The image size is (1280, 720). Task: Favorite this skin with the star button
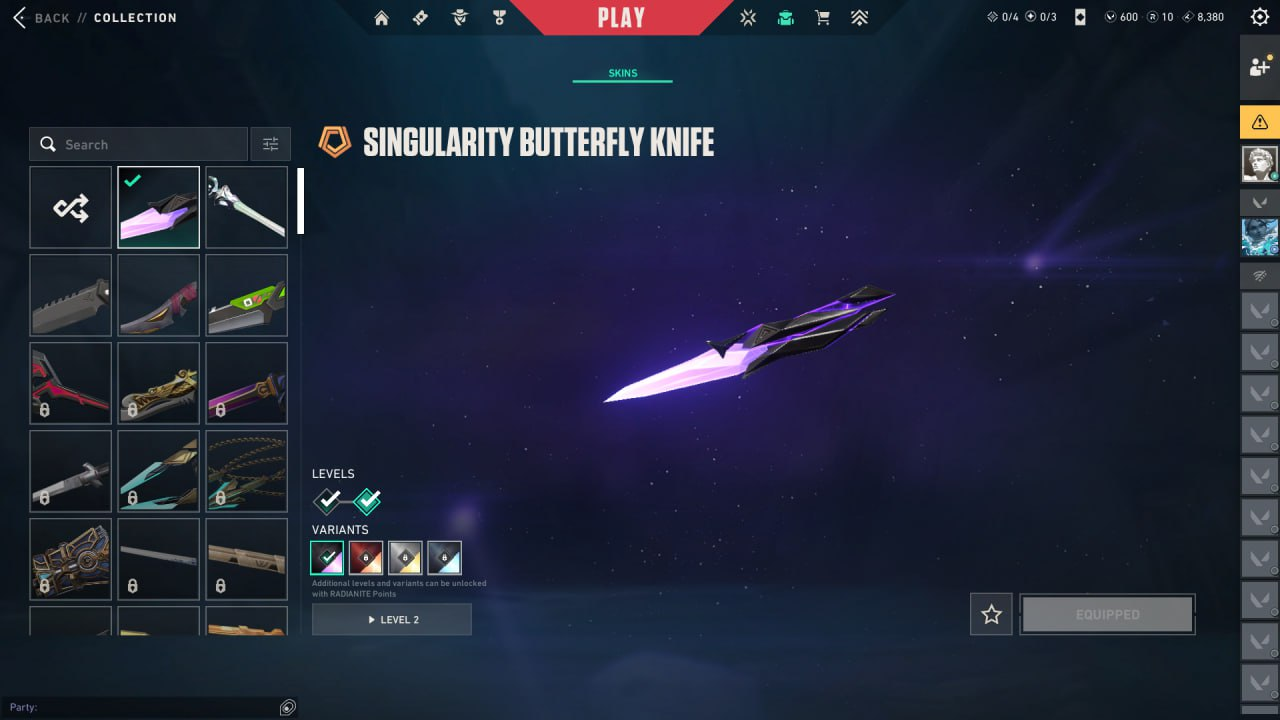coord(991,614)
